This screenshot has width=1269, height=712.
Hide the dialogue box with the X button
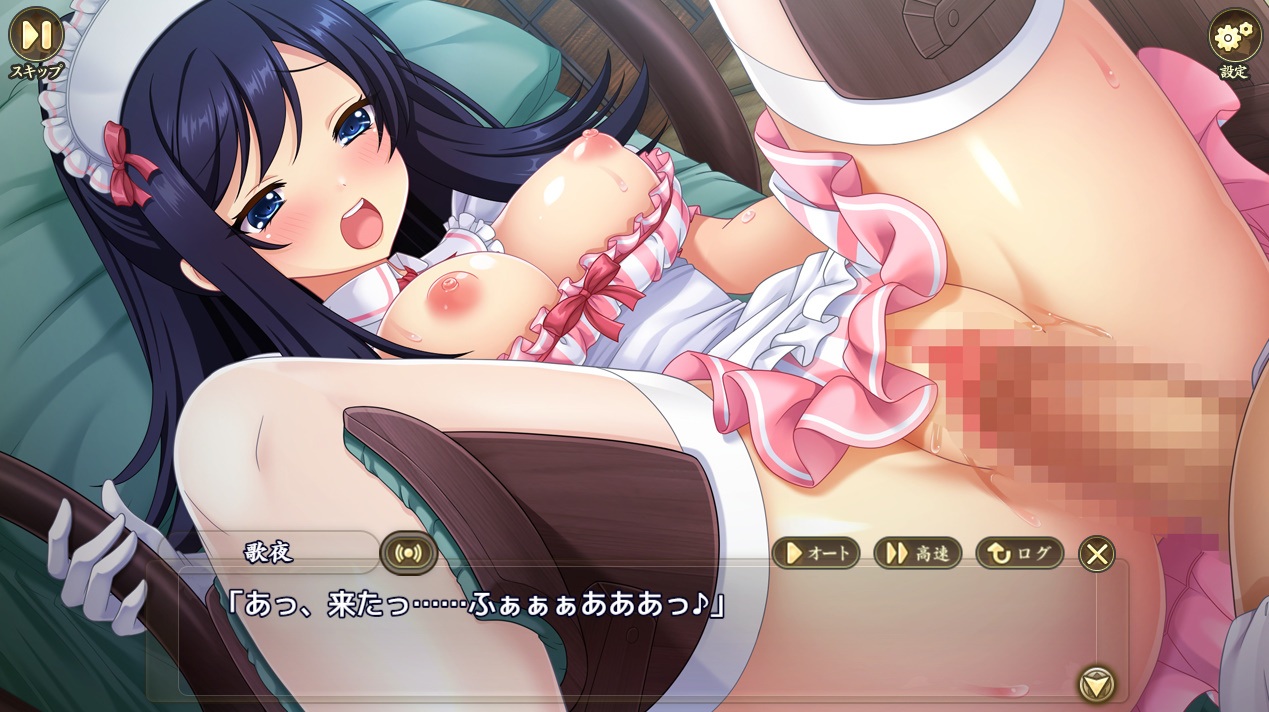(x=1097, y=553)
